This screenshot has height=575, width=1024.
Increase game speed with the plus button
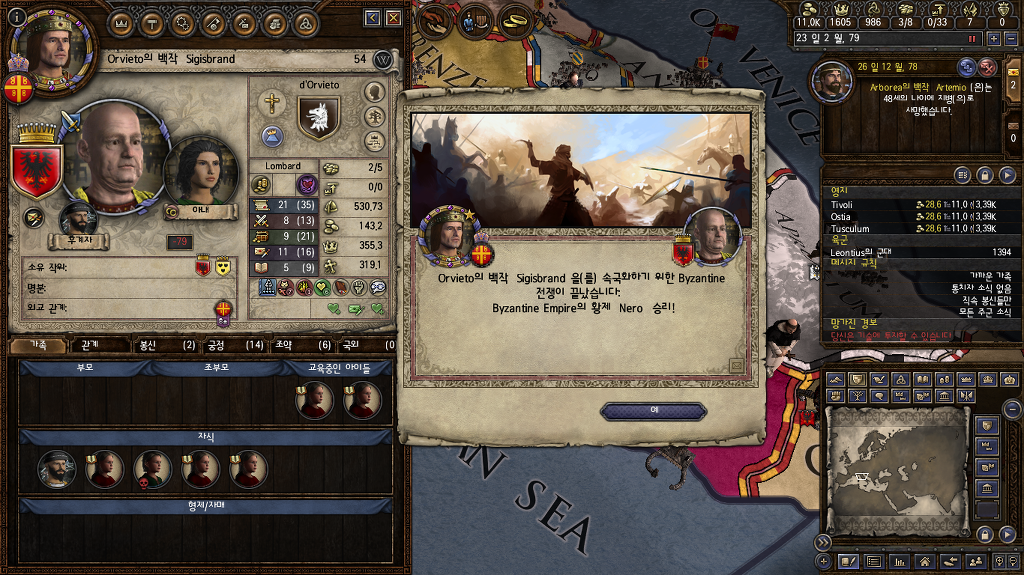993,38
